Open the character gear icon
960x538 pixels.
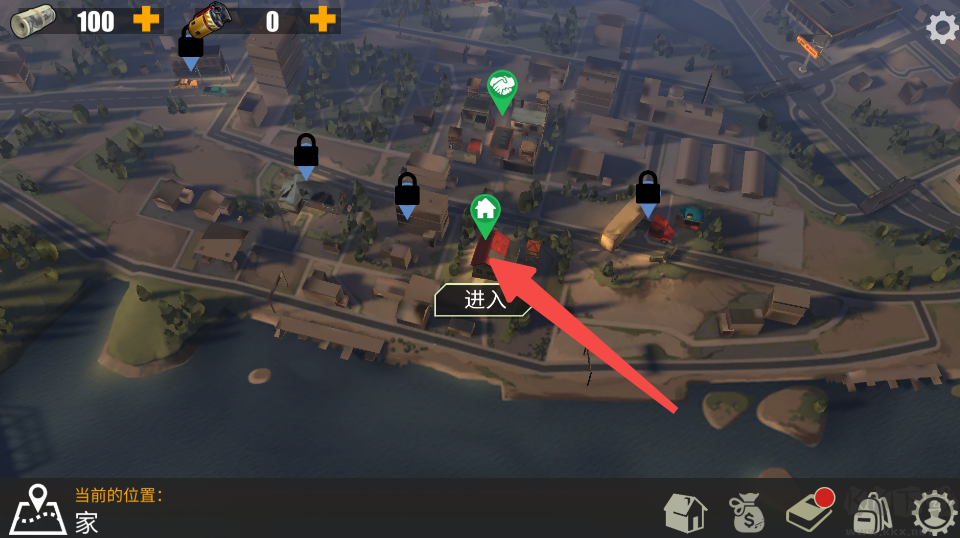point(934,513)
